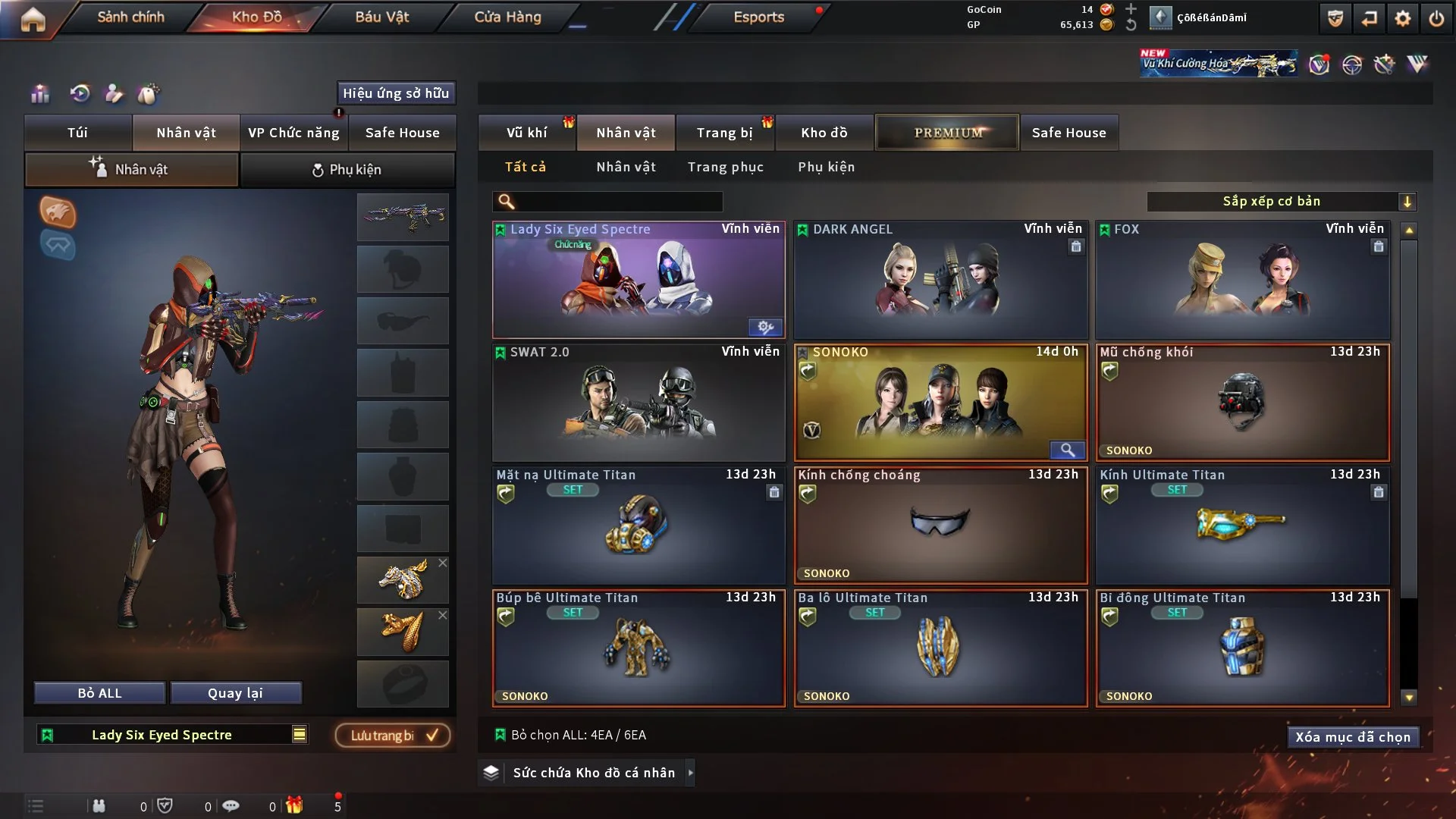
Task: Open the Phụ kiện accessories sub-tab on left panel
Action: point(347,170)
